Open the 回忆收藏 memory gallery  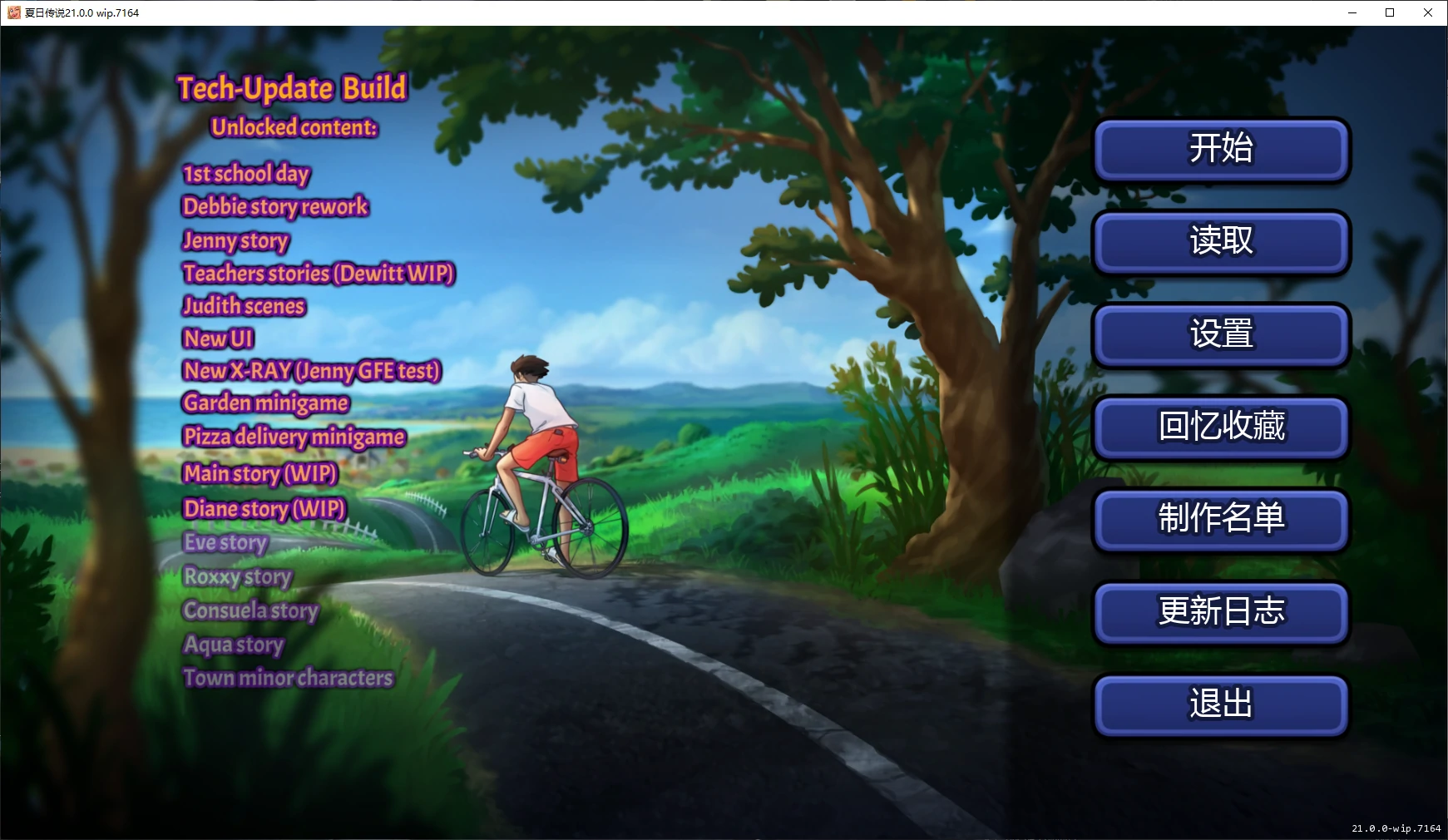pos(1219,427)
